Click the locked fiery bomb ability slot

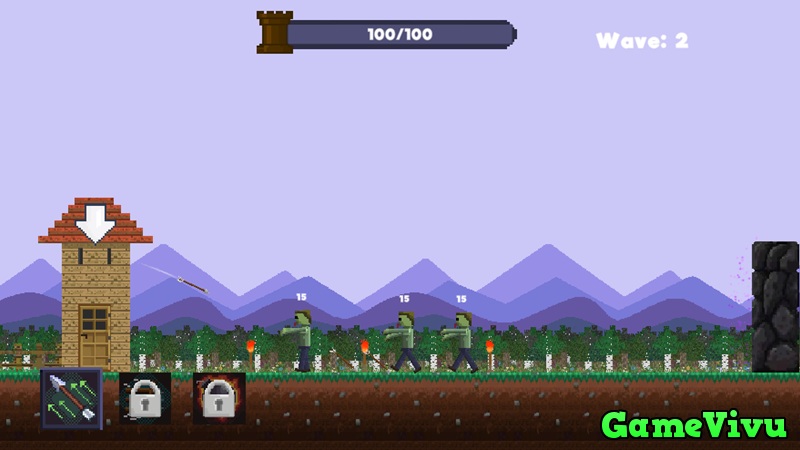click(219, 397)
